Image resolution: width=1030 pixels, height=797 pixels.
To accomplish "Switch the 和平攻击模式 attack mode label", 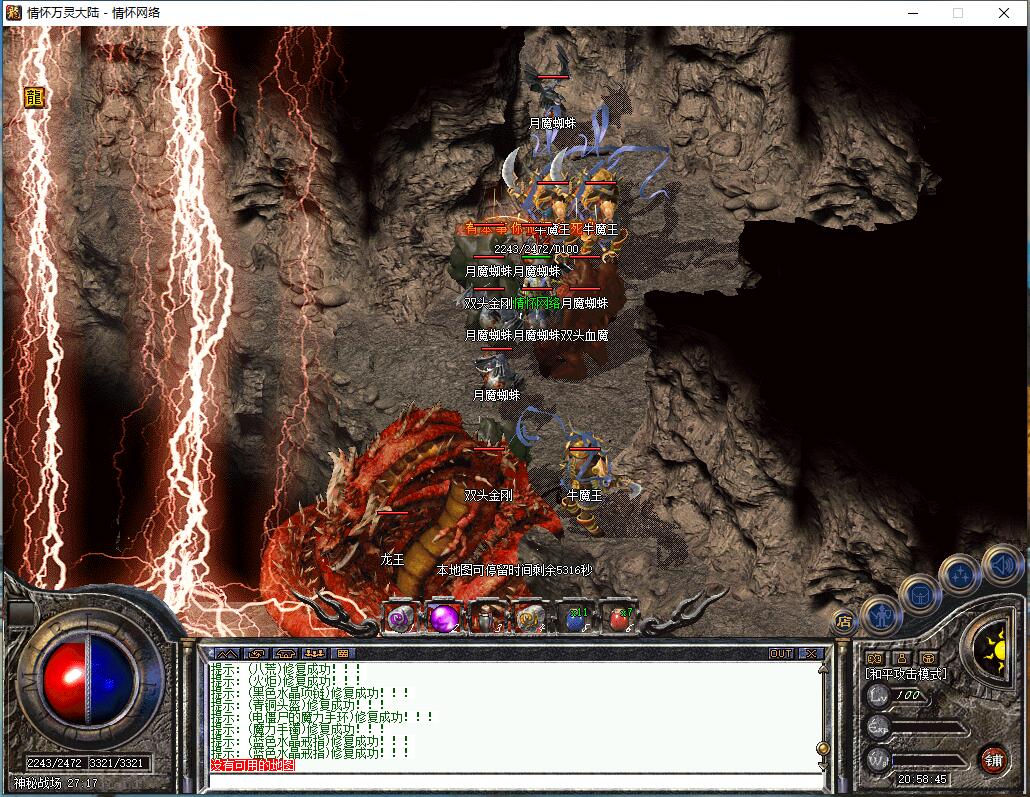I will coord(906,674).
